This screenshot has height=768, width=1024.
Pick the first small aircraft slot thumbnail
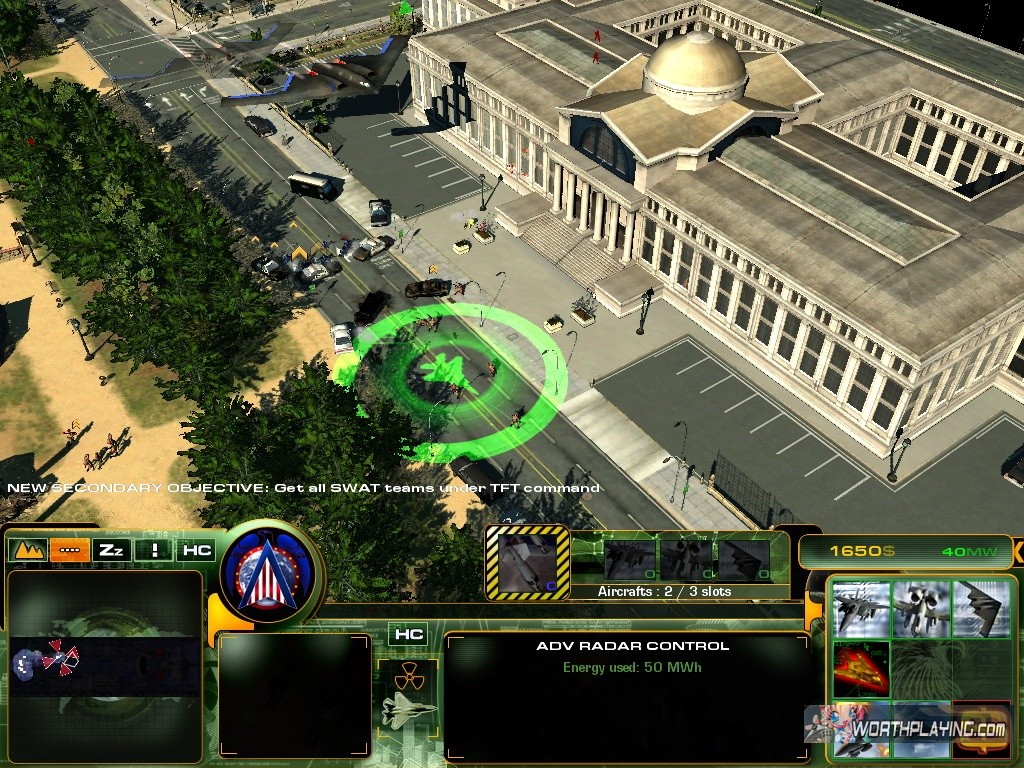click(630, 560)
